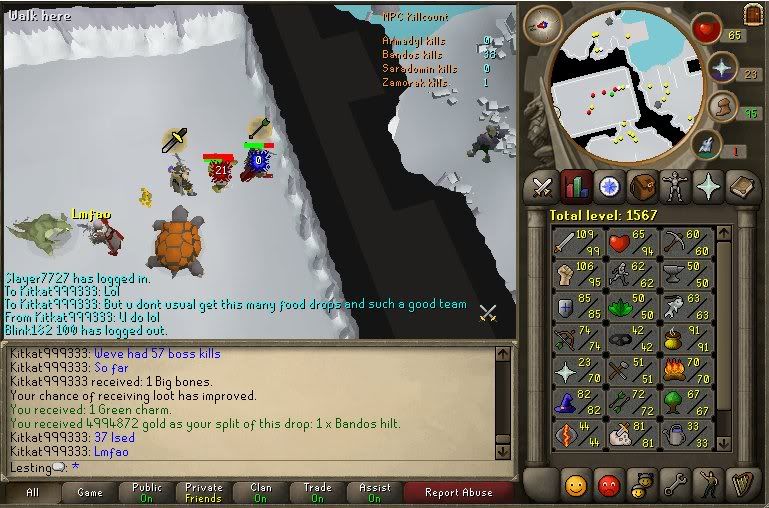Toggle the Public chat filter

coord(146,492)
